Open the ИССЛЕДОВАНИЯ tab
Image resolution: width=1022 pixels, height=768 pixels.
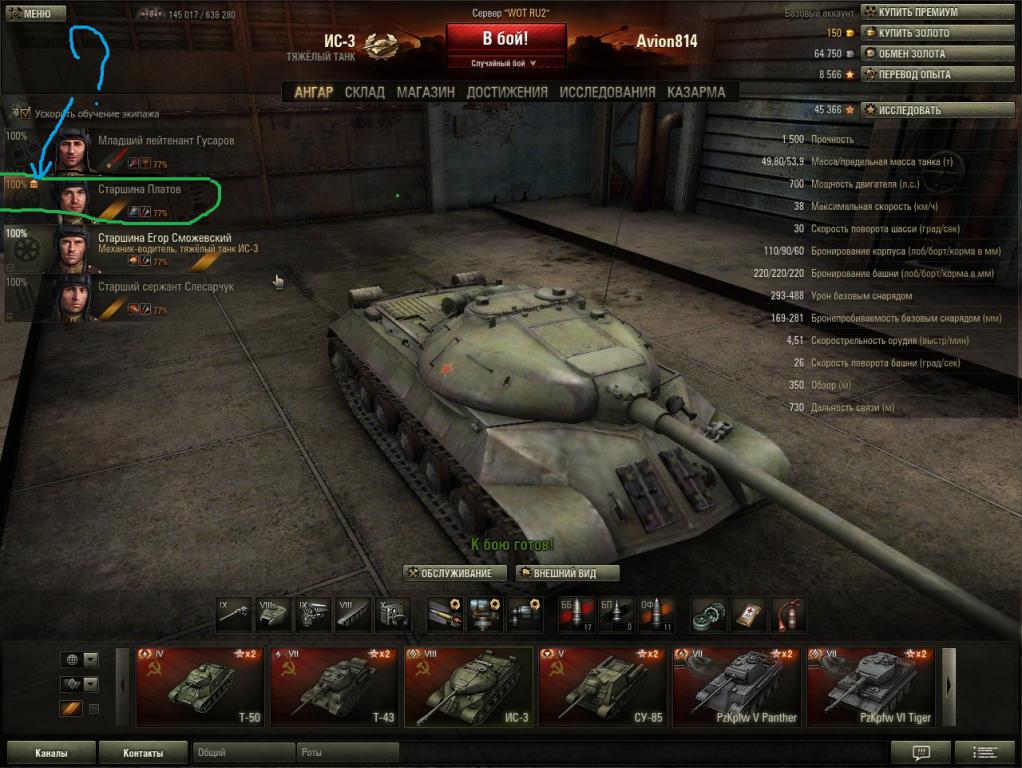(x=607, y=92)
